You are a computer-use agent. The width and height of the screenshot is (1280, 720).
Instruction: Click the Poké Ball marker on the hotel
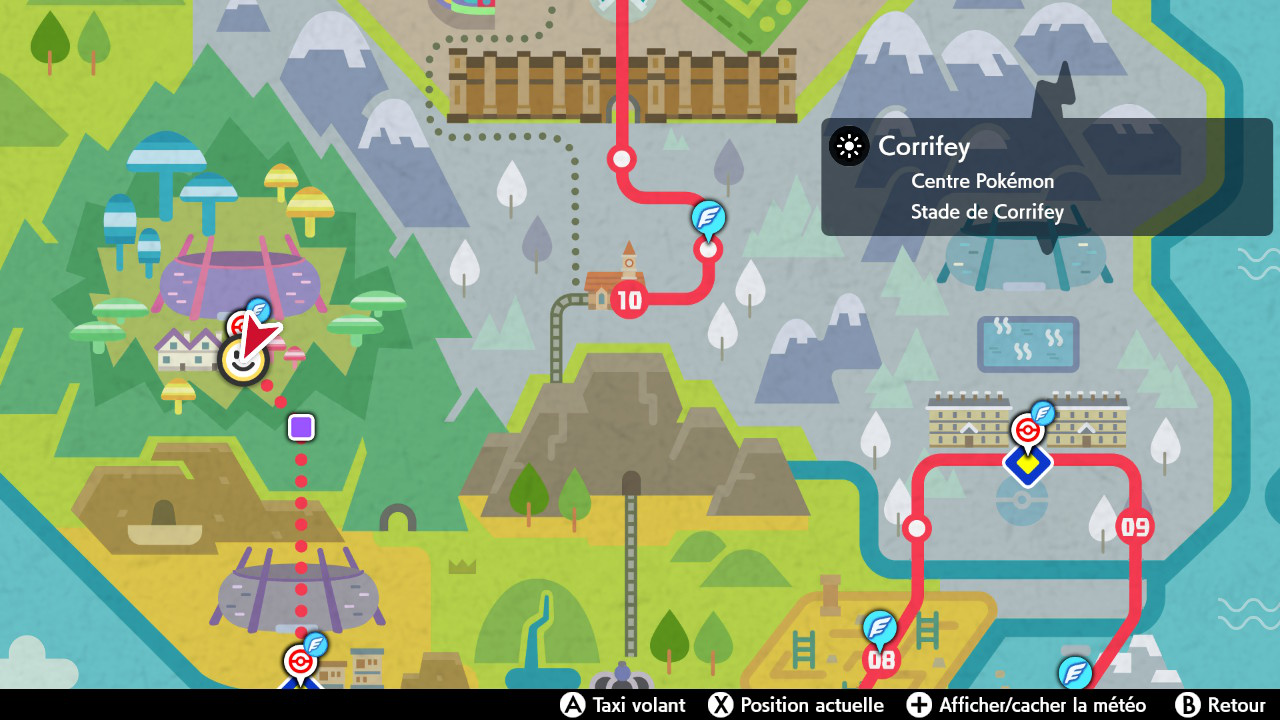(x=1025, y=431)
